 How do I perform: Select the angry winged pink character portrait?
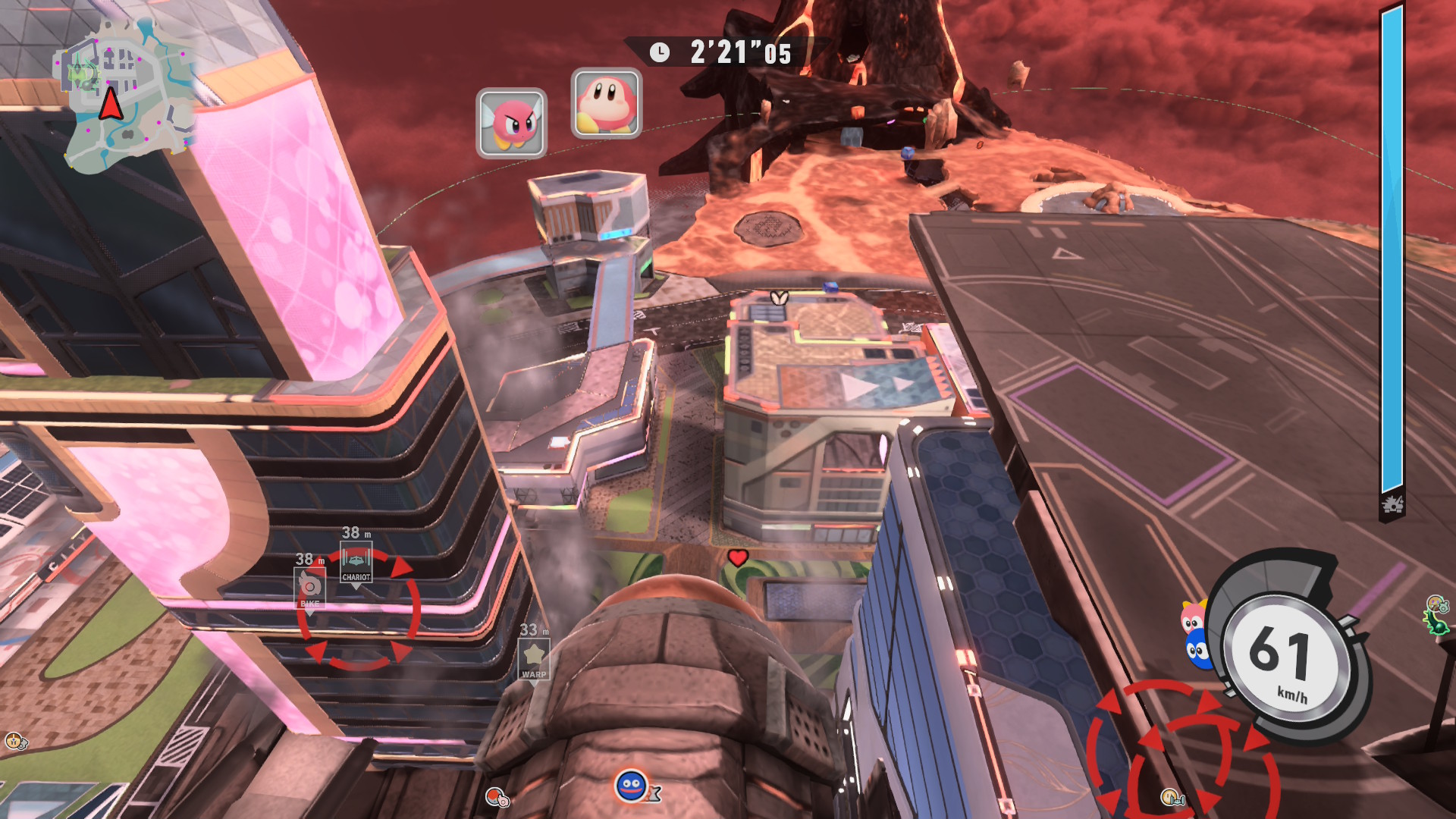pos(511,123)
